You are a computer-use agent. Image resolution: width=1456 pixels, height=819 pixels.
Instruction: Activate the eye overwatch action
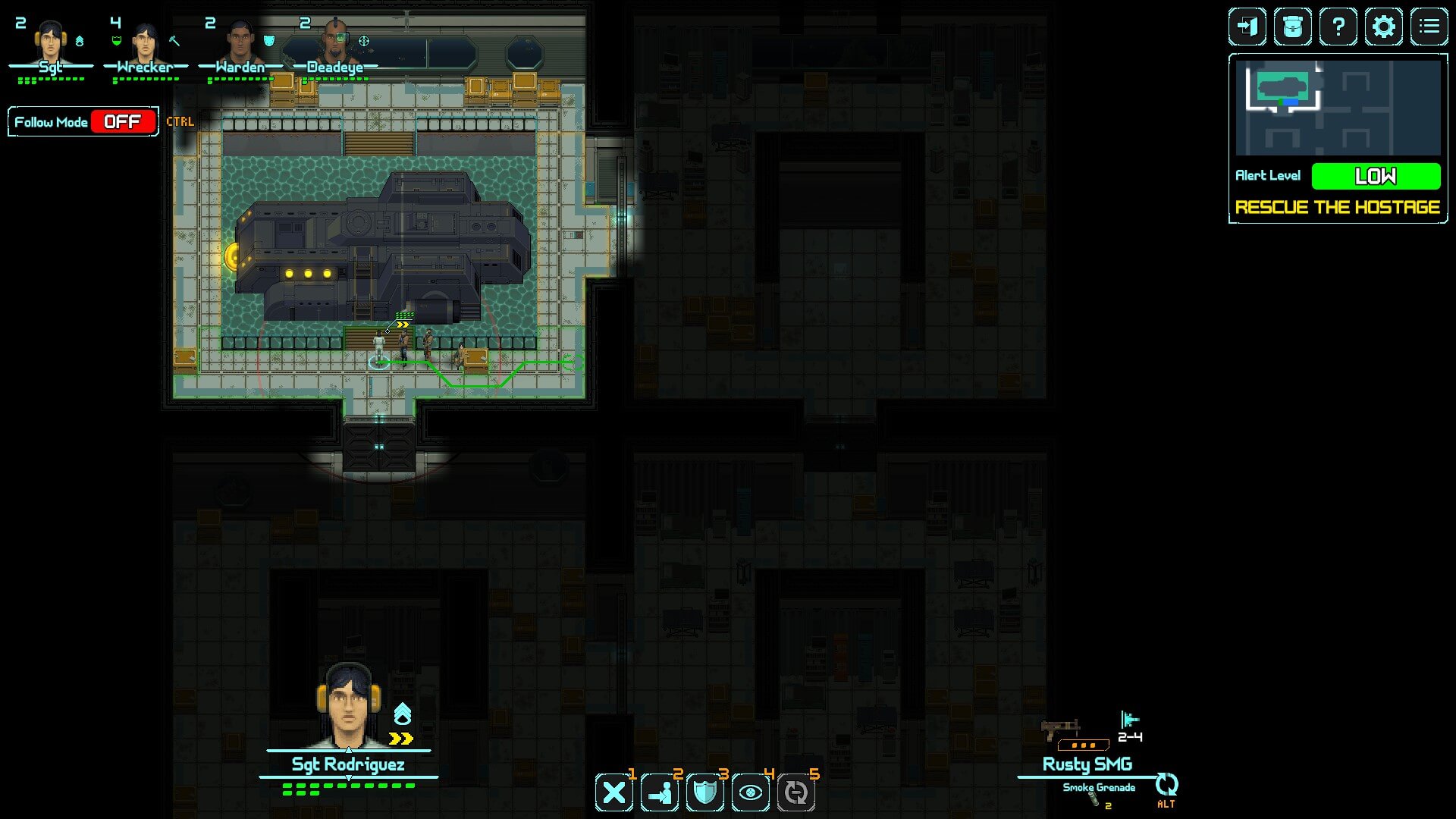click(x=751, y=793)
